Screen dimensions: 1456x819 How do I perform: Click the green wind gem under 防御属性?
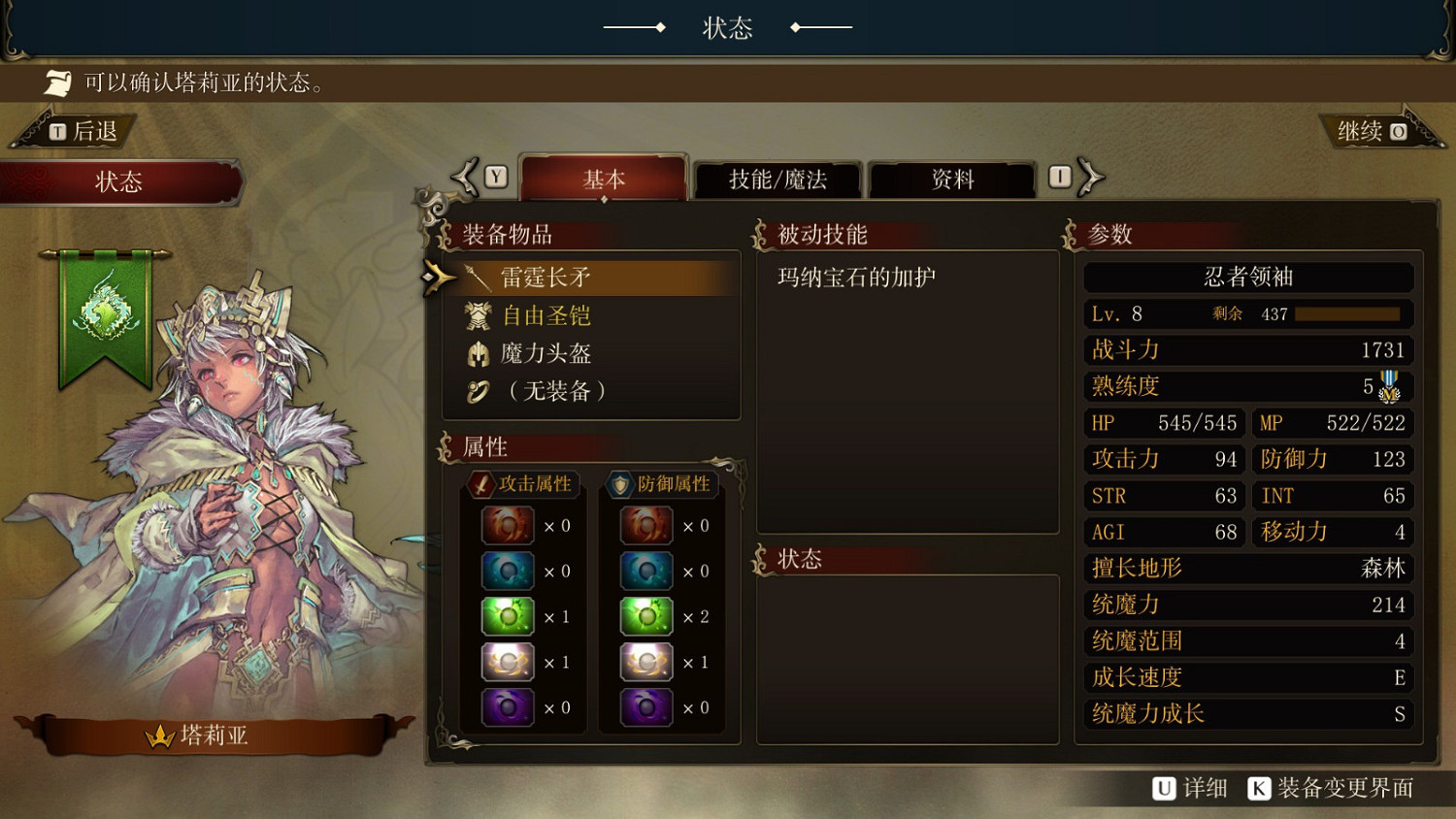click(x=645, y=616)
